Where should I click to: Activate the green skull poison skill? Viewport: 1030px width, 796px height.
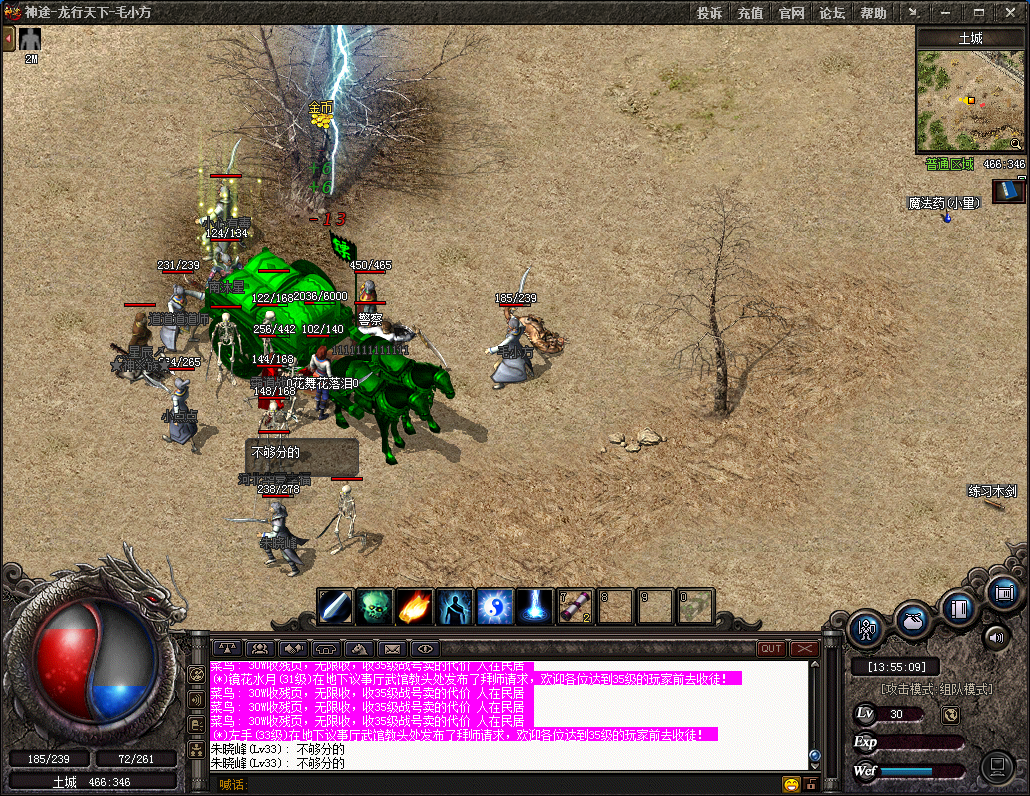(x=375, y=606)
